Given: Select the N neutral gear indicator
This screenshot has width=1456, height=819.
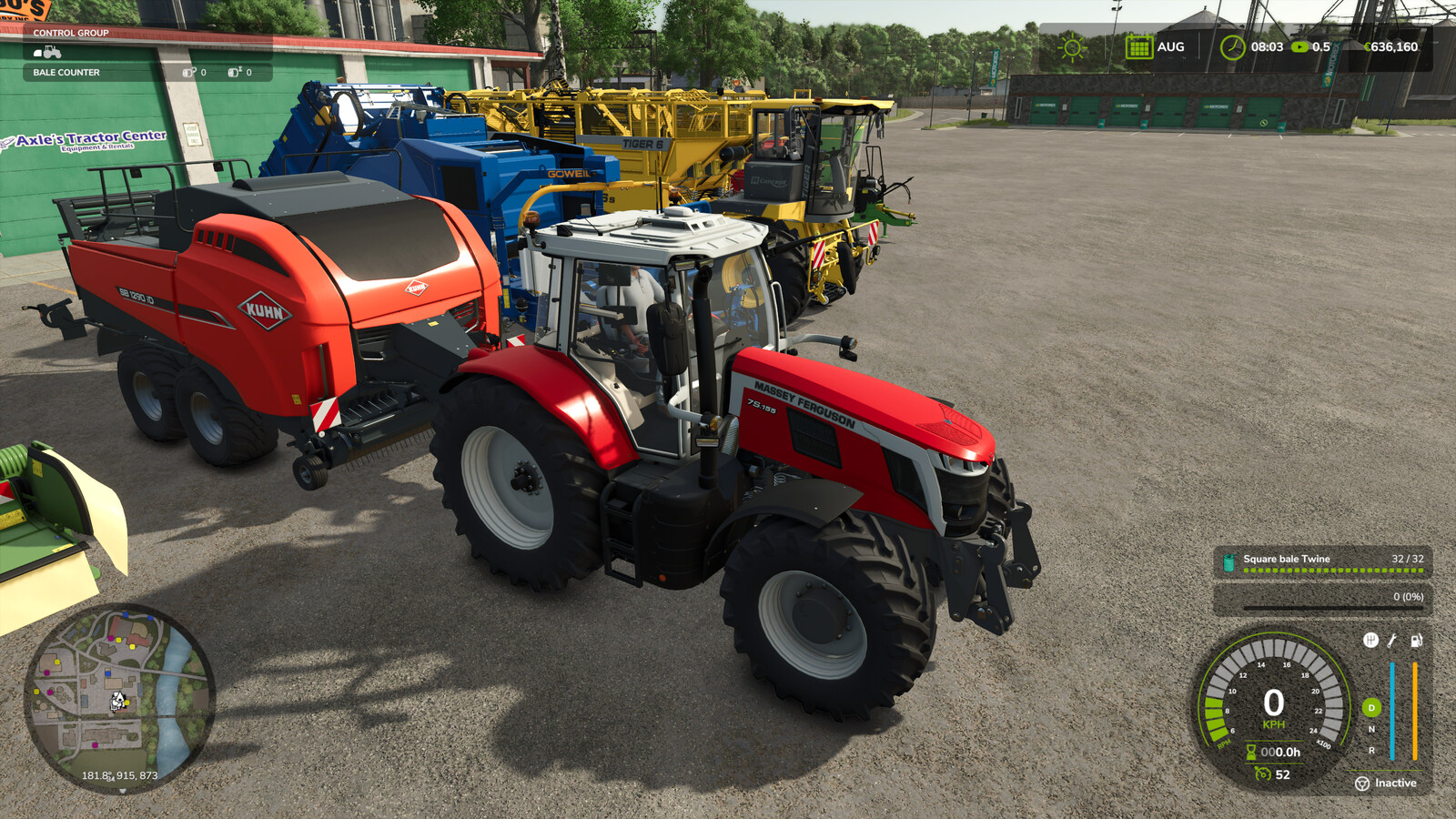Looking at the screenshot, I should [1371, 729].
